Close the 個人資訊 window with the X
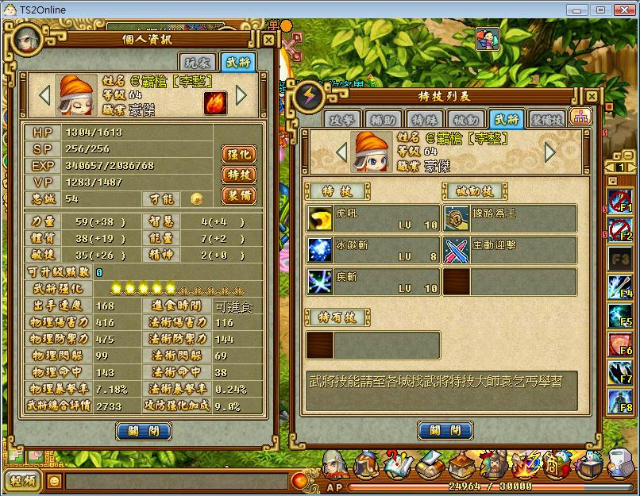 pos(268,39)
